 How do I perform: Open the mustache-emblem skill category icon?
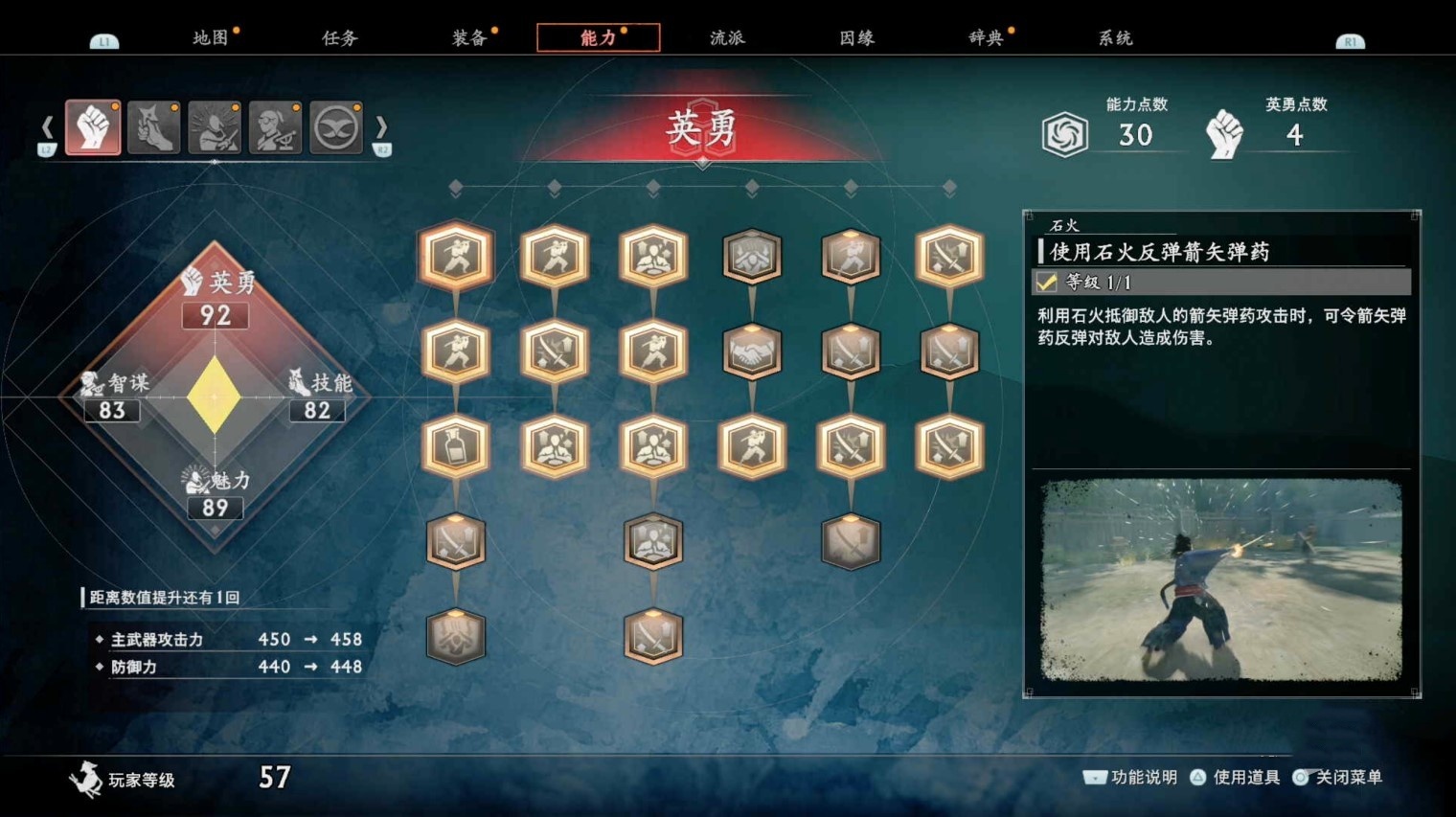click(x=335, y=125)
